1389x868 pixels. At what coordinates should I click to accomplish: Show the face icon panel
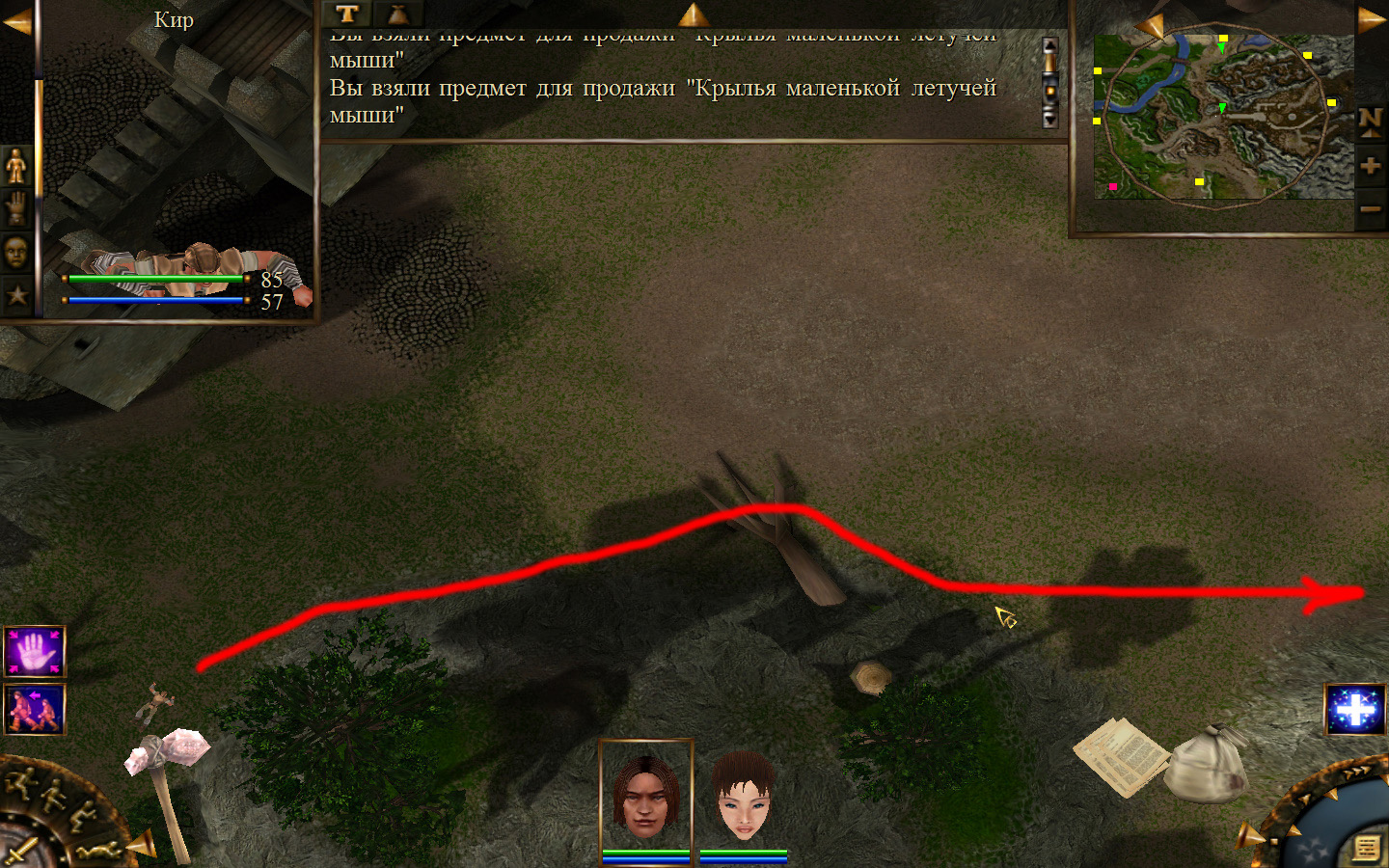pos(16,252)
